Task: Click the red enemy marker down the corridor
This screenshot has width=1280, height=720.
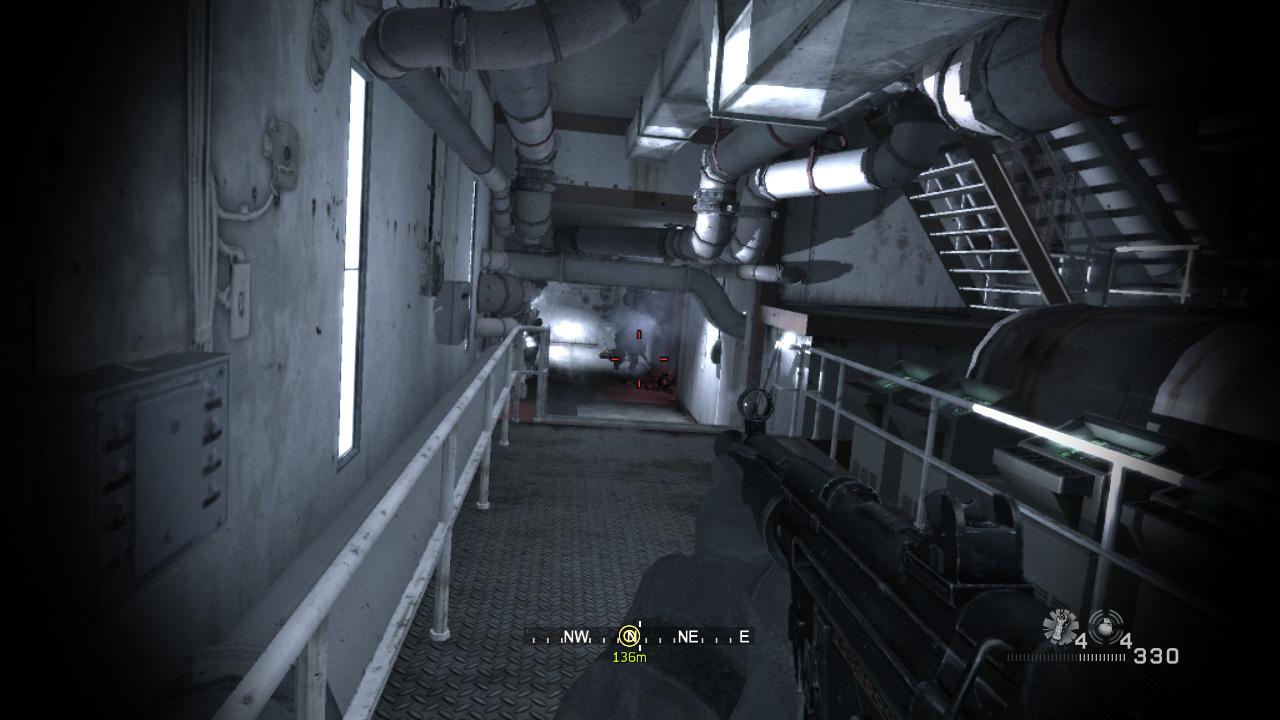Action: point(637,350)
